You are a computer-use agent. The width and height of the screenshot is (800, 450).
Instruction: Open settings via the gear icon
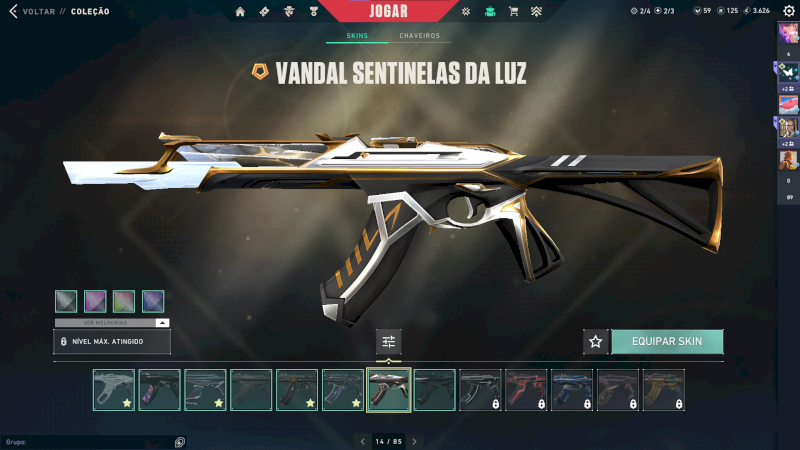788,11
